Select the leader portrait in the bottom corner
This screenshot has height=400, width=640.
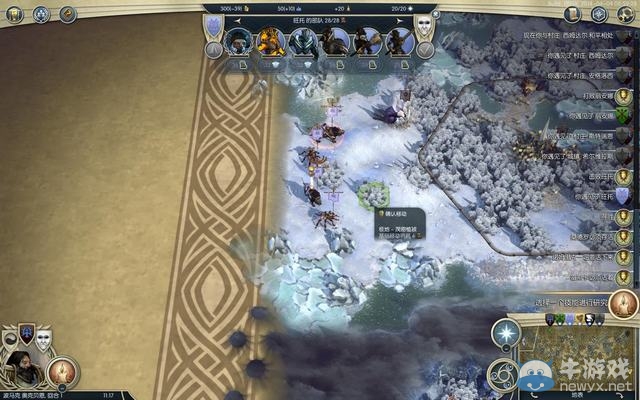pos(22,368)
